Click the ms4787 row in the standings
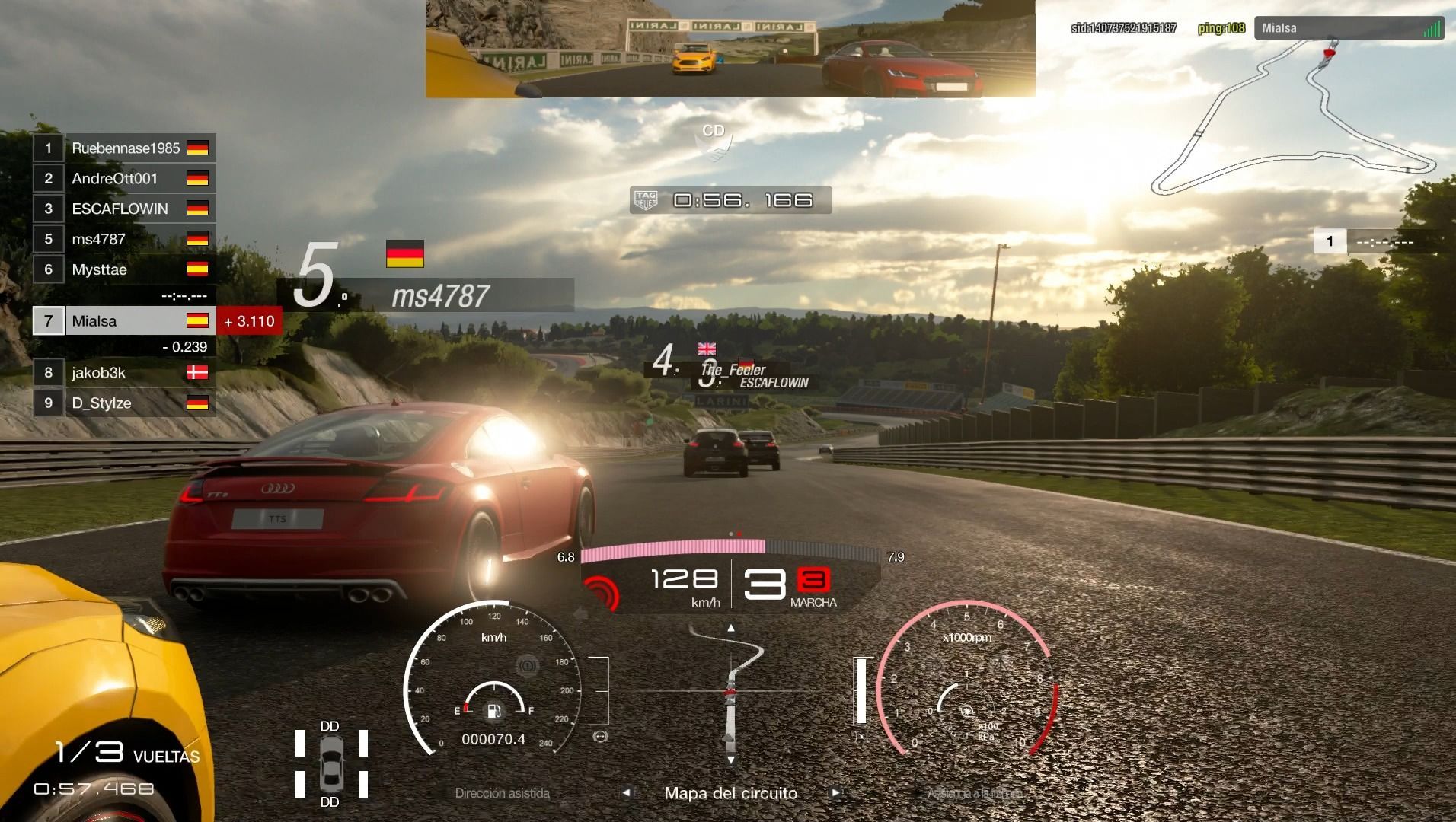This screenshot has width=1456, height=822. point(125,239)
